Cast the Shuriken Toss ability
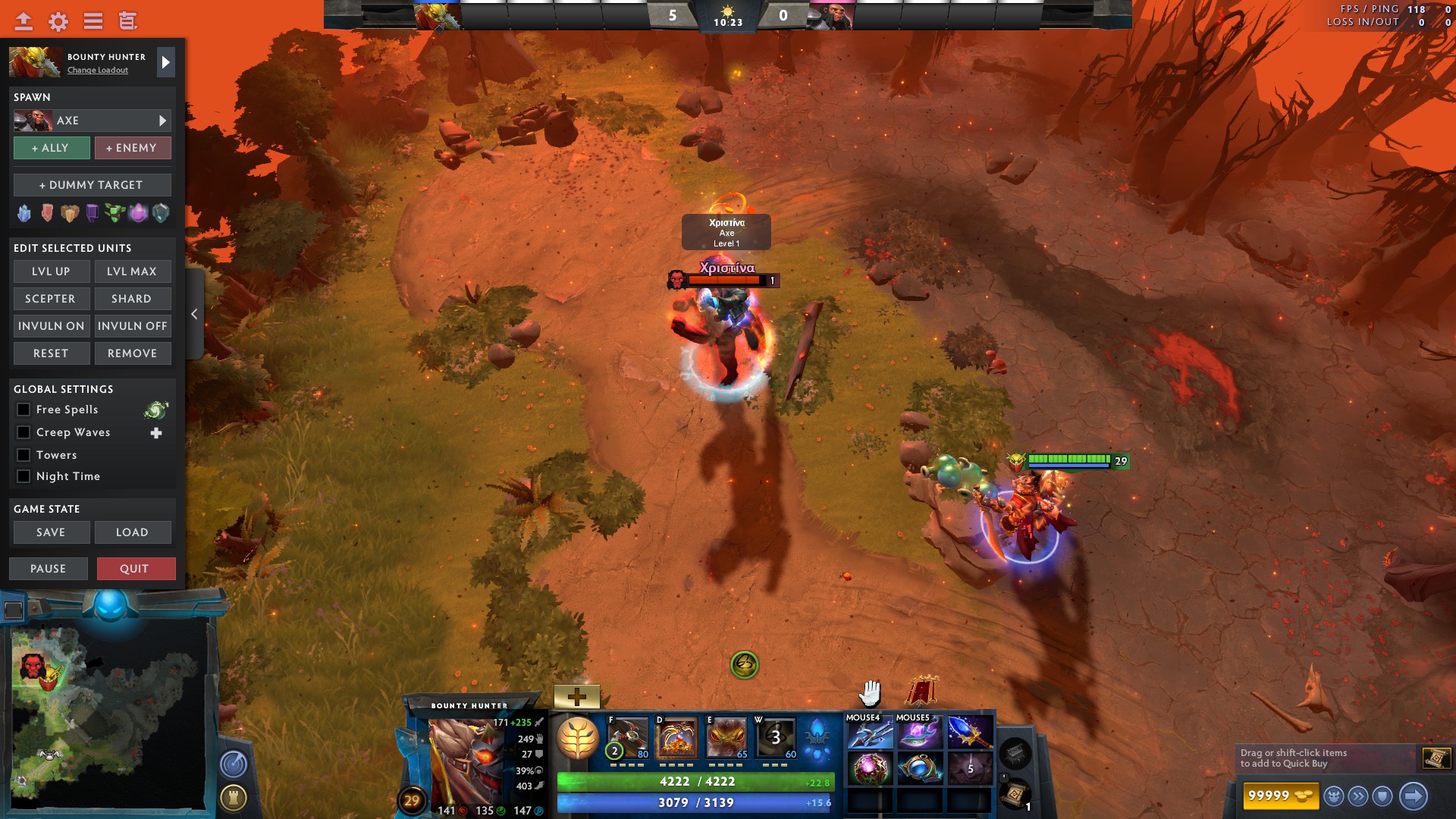The image size is (1456, 819). (627, 737)
